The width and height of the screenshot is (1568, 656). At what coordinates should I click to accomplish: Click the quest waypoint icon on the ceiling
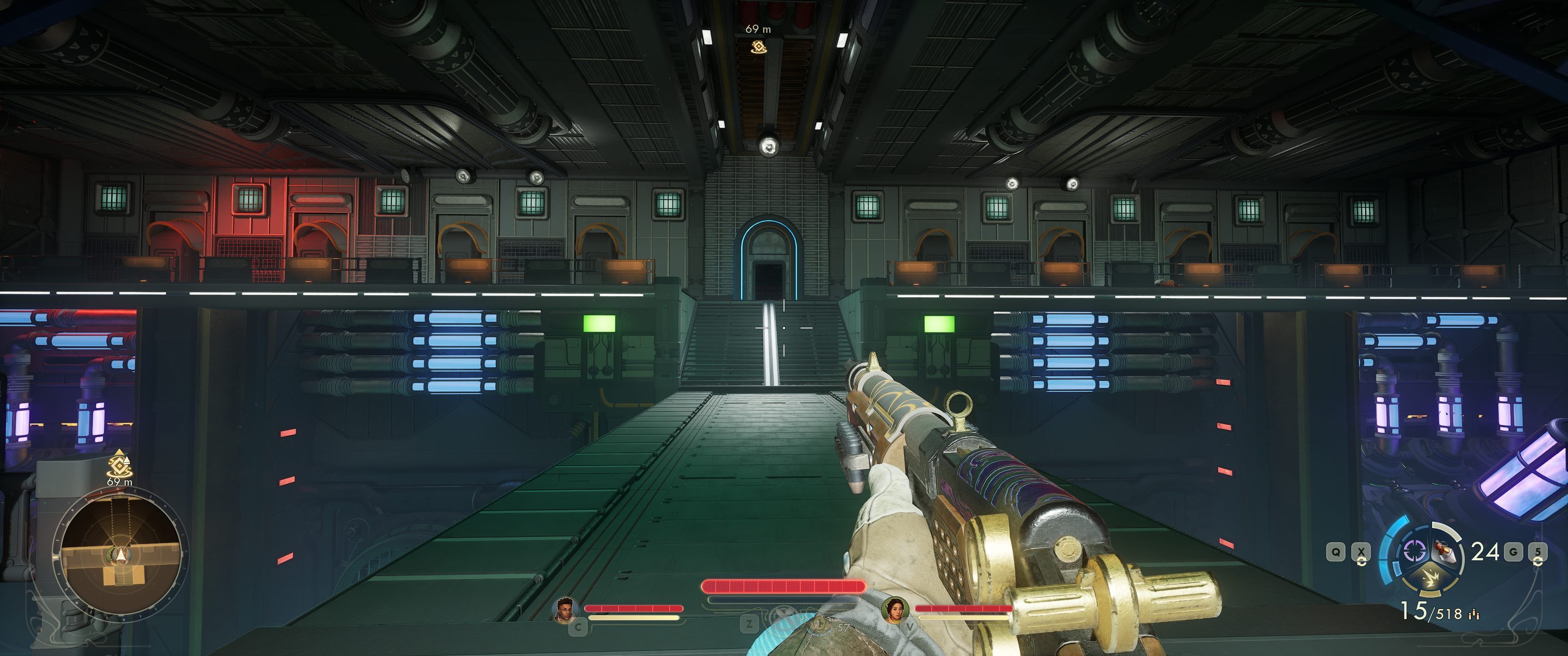point(758,46)
